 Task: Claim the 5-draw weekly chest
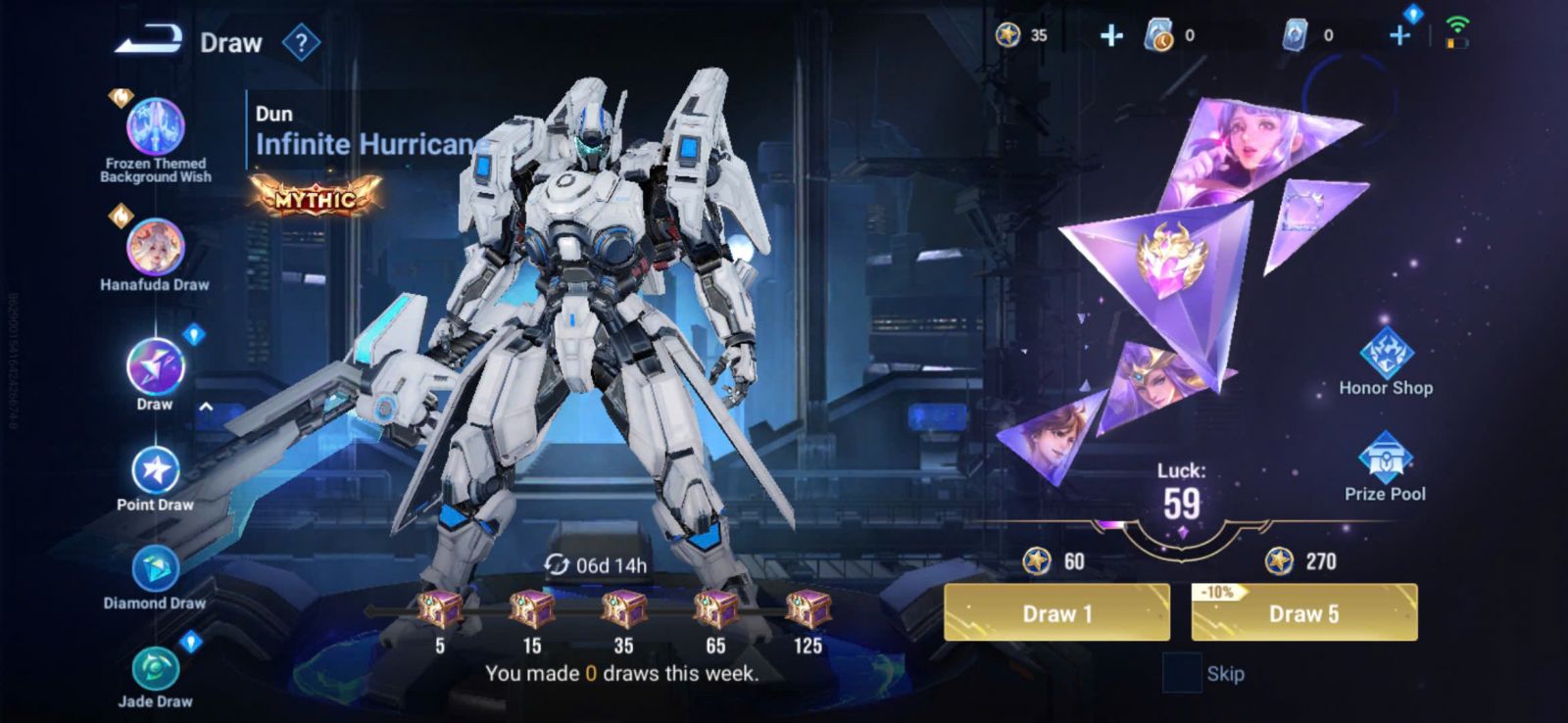pyautogui.click(x=440, y=609)
